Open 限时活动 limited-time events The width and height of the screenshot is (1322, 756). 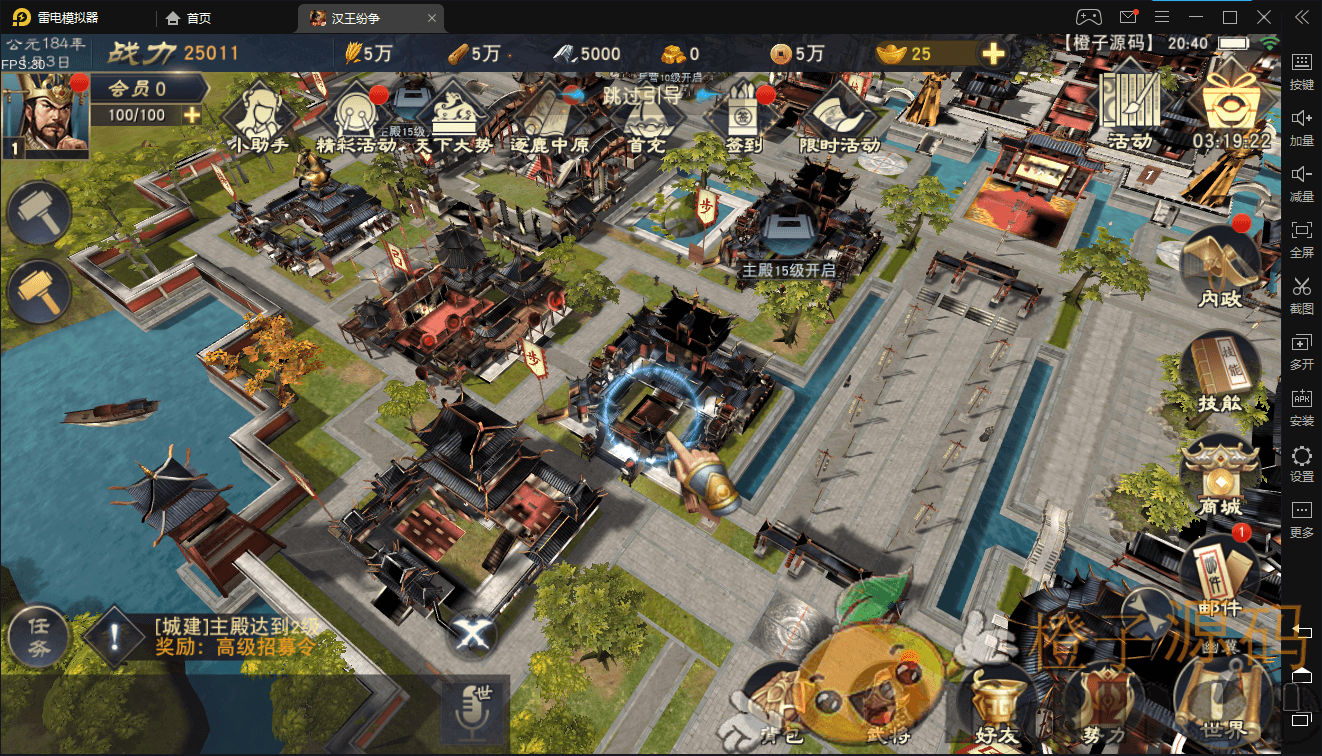tap(839, 116)
